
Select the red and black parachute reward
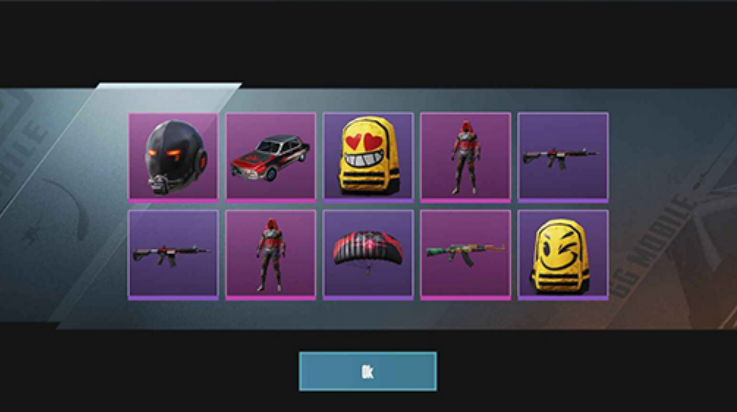pos(368,253)
